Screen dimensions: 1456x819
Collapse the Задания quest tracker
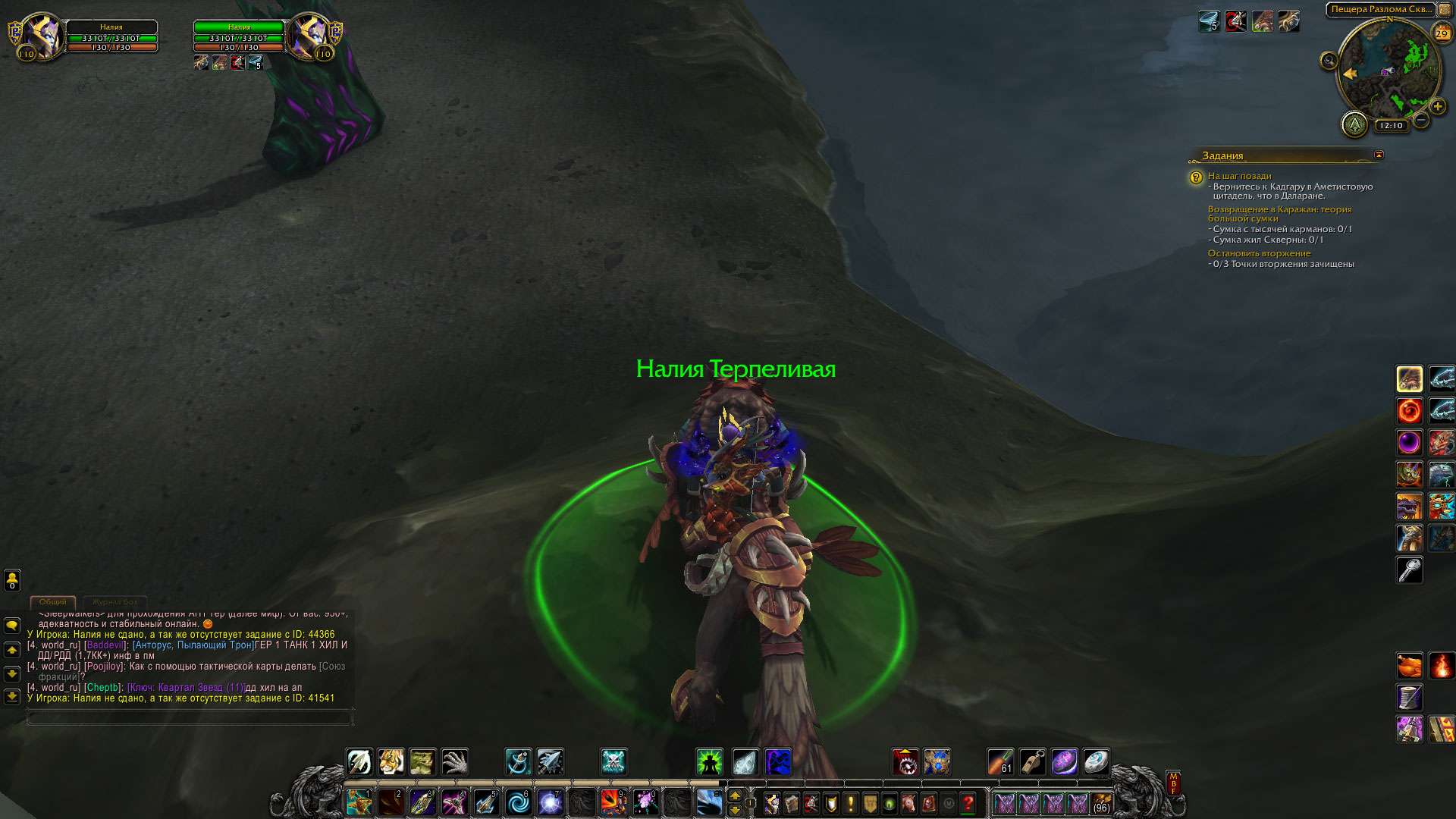1379,155
